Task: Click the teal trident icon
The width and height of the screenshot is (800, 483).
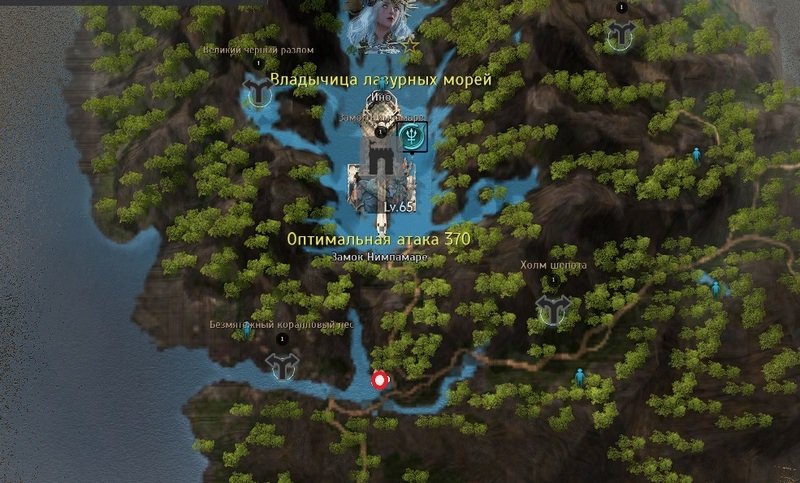Action: pos(413,136)
